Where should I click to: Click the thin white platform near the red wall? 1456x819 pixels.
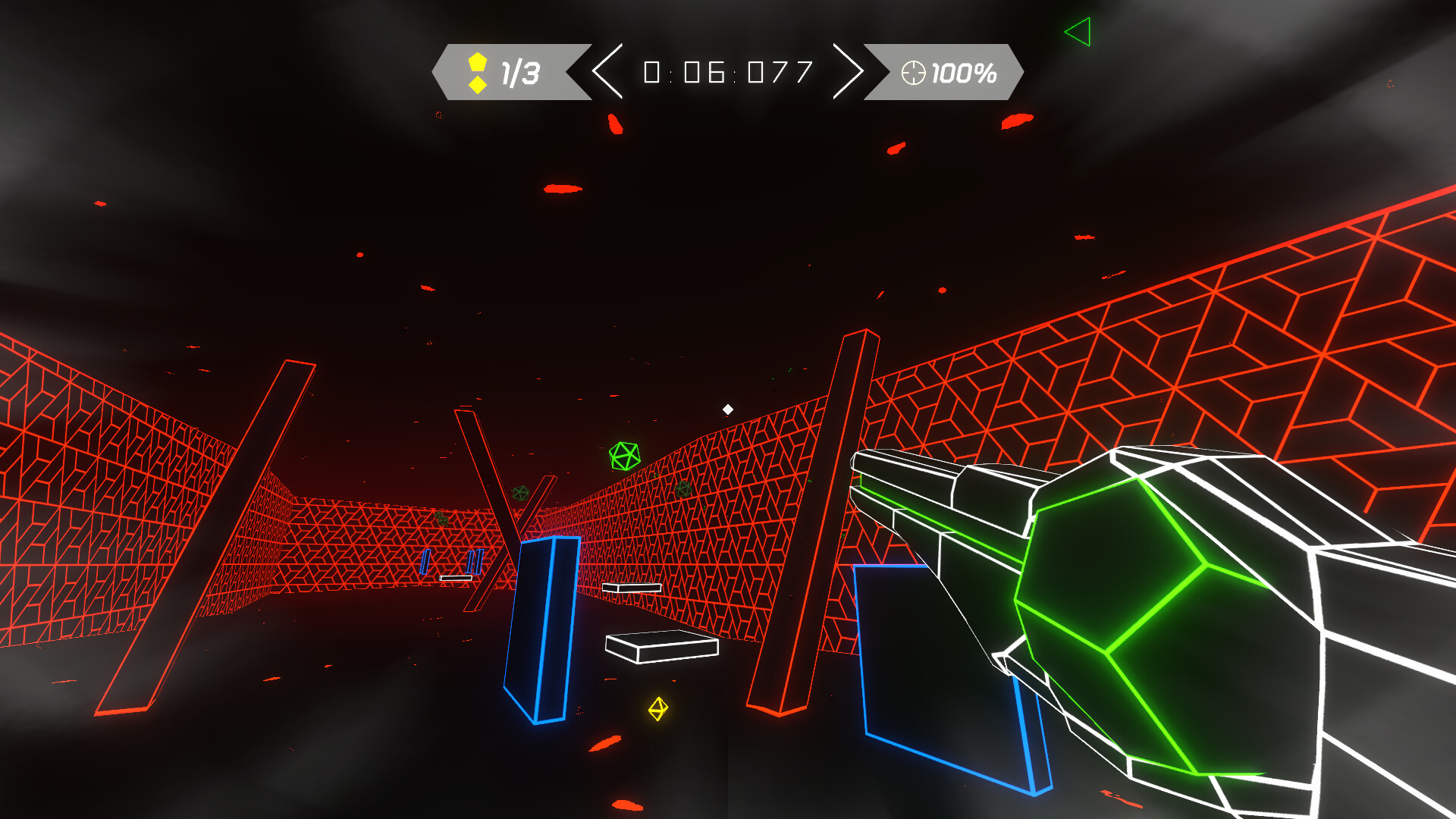pyautogui.click(x=631, y=587)
